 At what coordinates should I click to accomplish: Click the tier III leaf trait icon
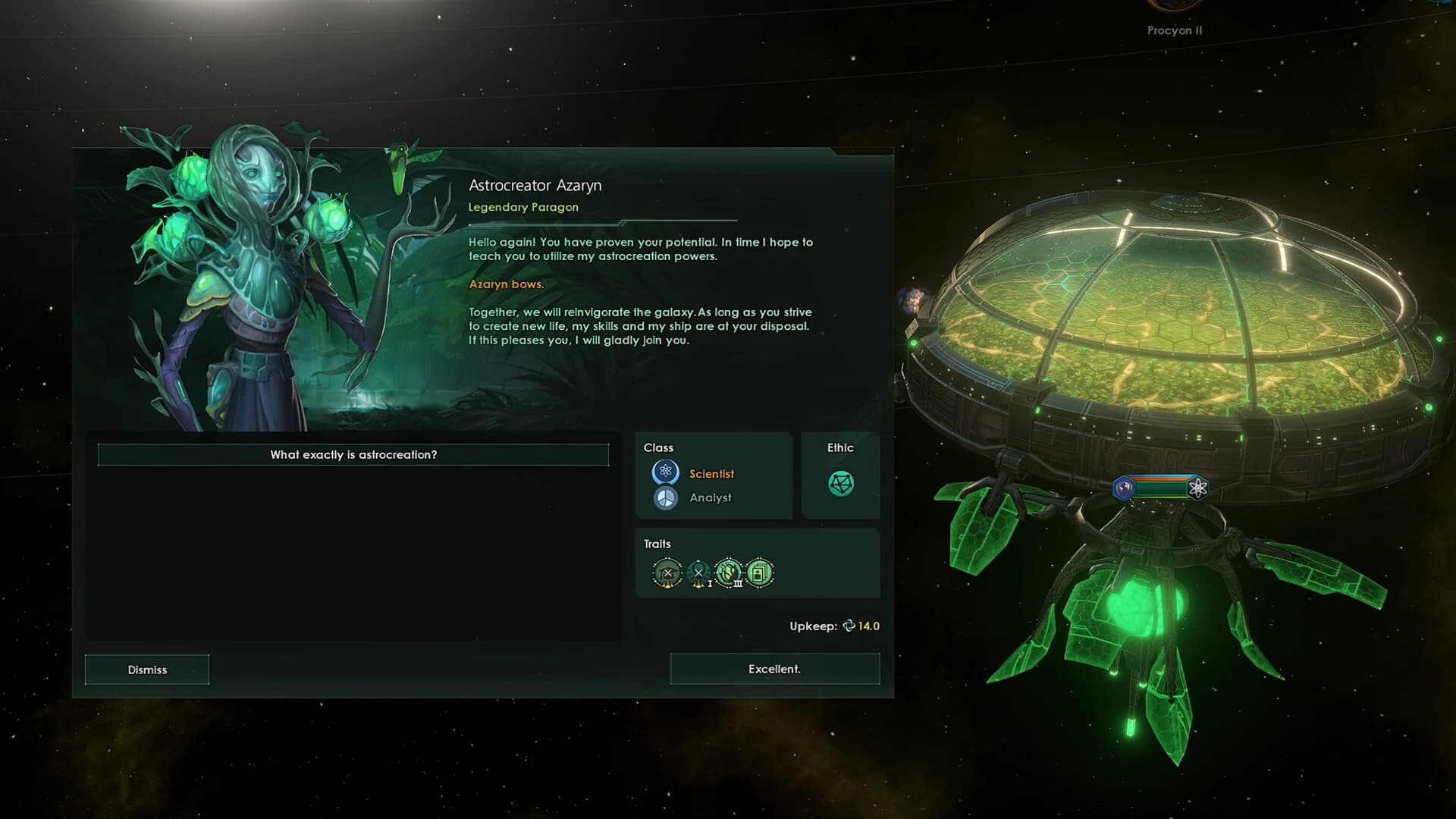[x=727, y=571]
